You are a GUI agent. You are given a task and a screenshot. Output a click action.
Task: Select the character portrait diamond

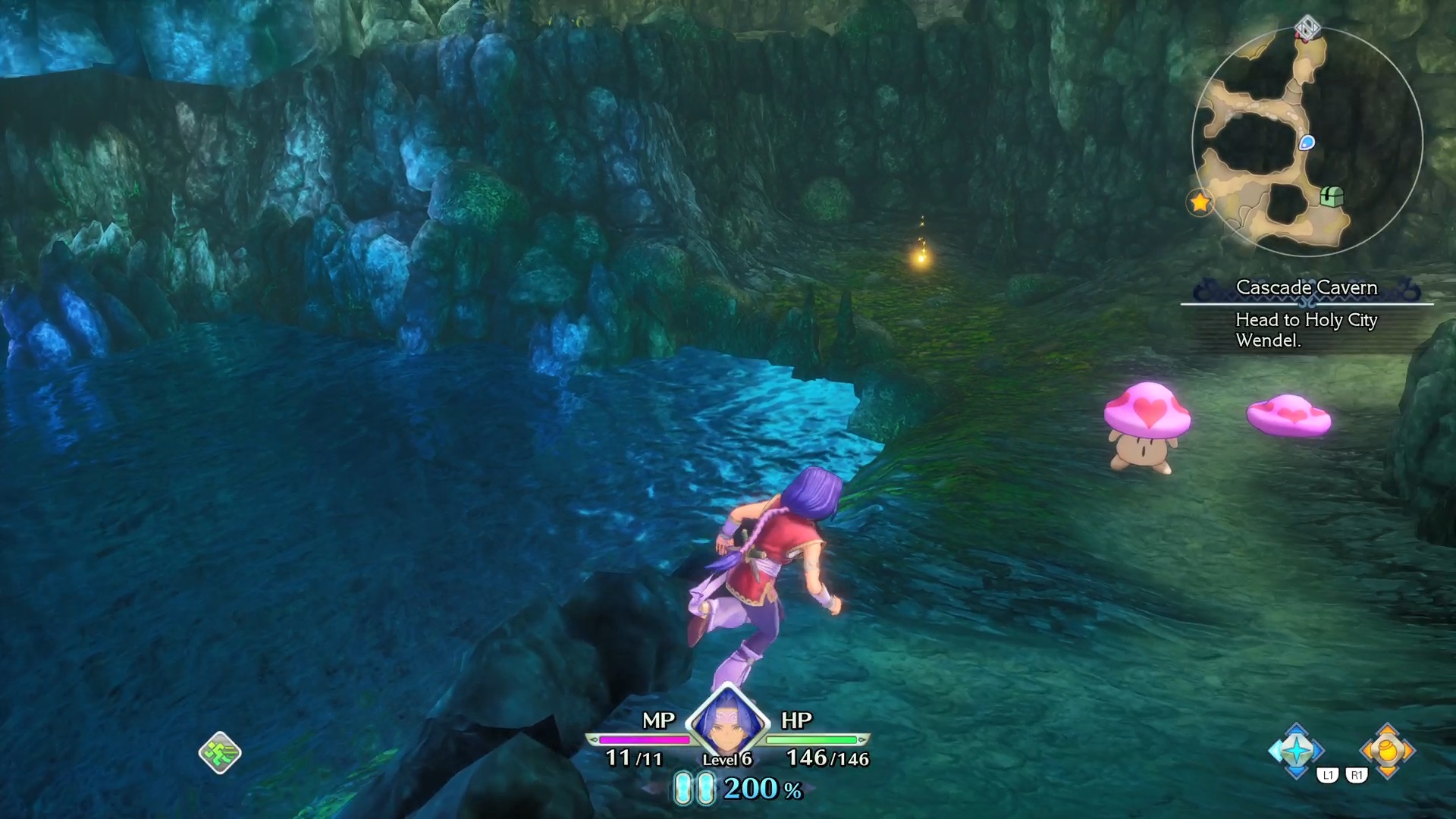(727, 720)
